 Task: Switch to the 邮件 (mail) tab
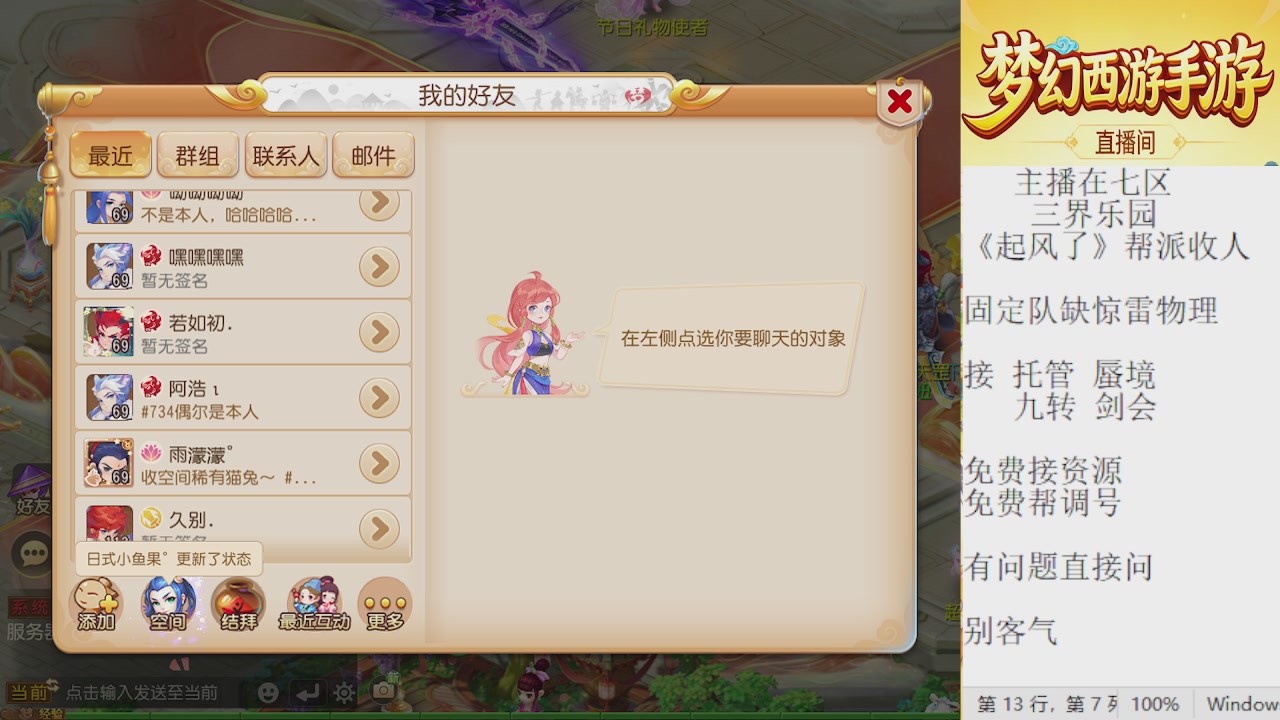373,154
